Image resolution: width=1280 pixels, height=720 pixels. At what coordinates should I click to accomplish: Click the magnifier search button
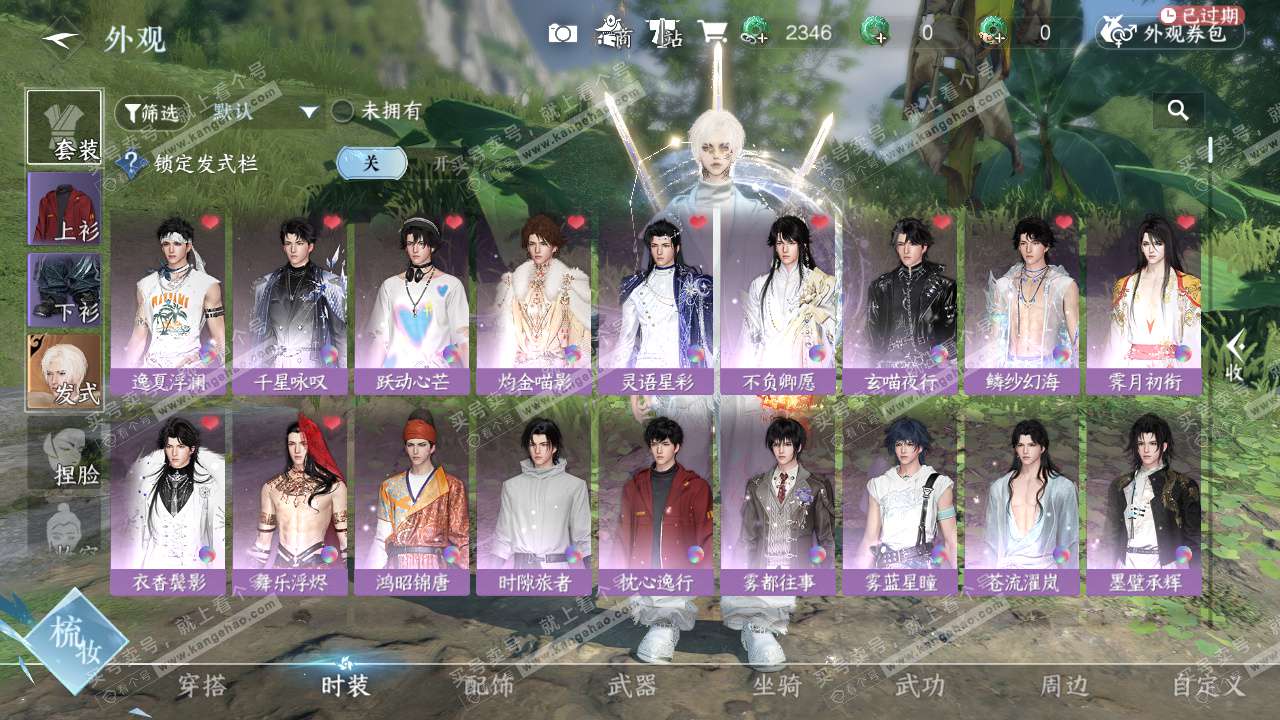(1178, 110)
